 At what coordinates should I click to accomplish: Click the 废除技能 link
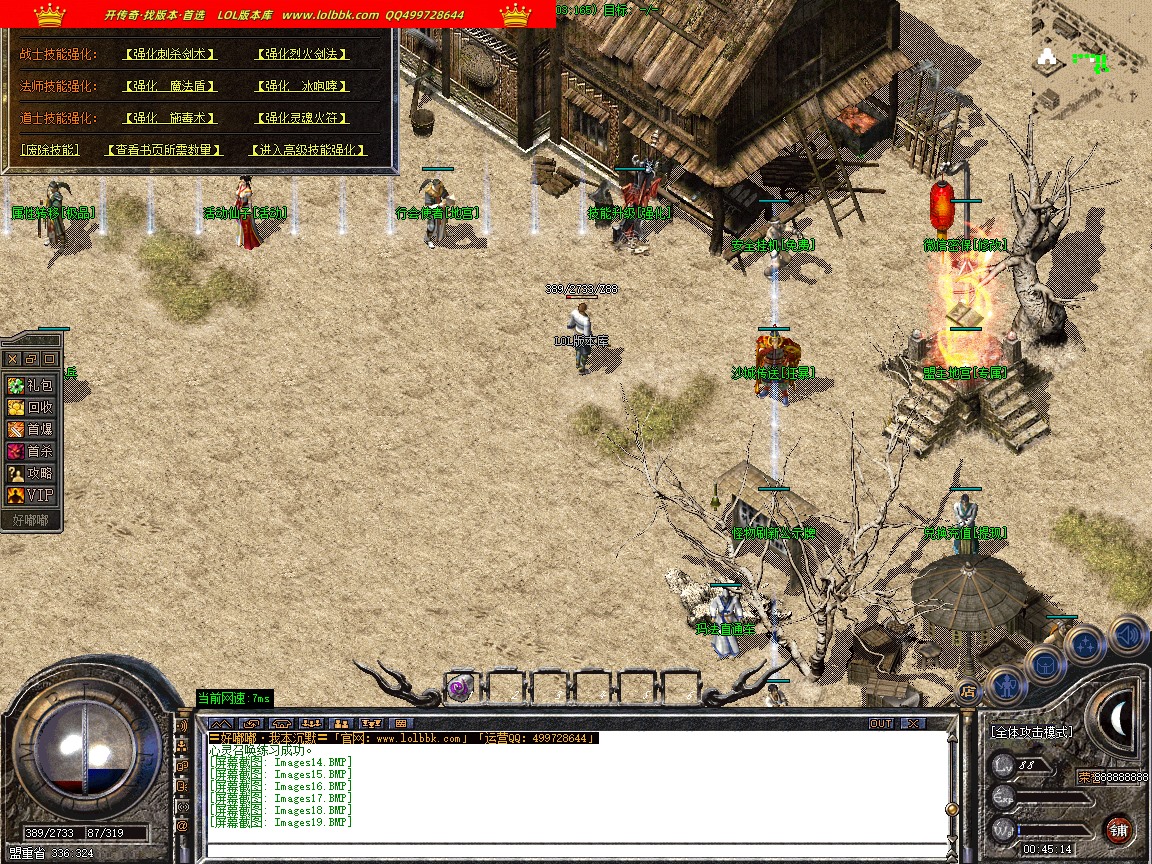point(50,150)
